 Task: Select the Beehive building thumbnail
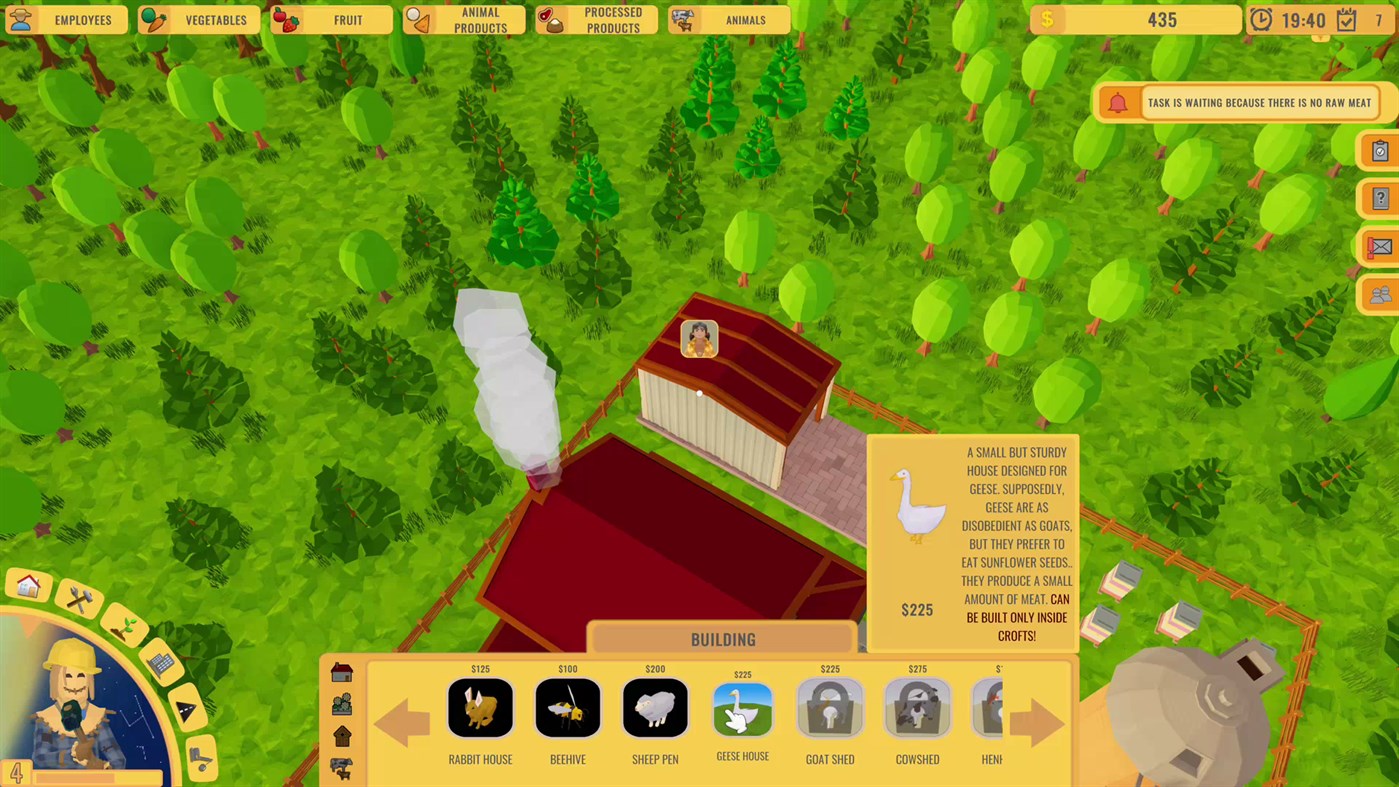(x=567, y=708)
